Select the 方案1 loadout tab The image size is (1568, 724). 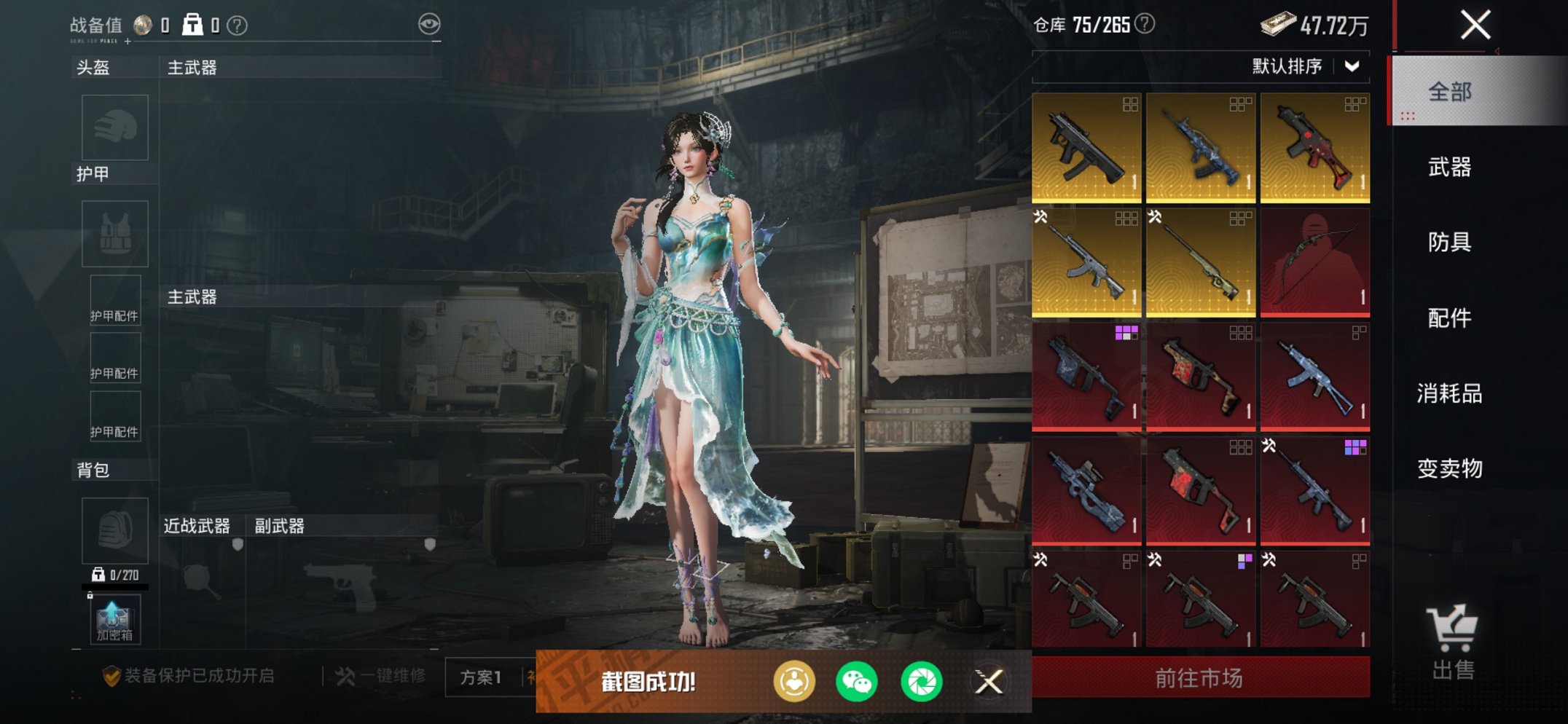click(x=481, y=677)
